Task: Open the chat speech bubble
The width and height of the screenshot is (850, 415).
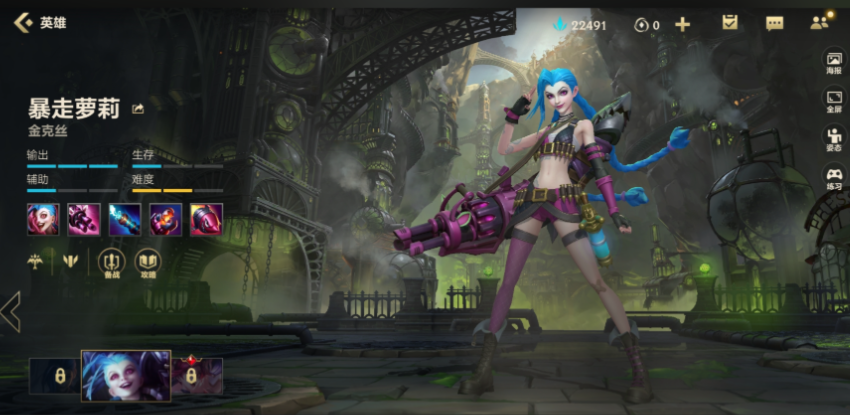Action: (x=774, y=23)
